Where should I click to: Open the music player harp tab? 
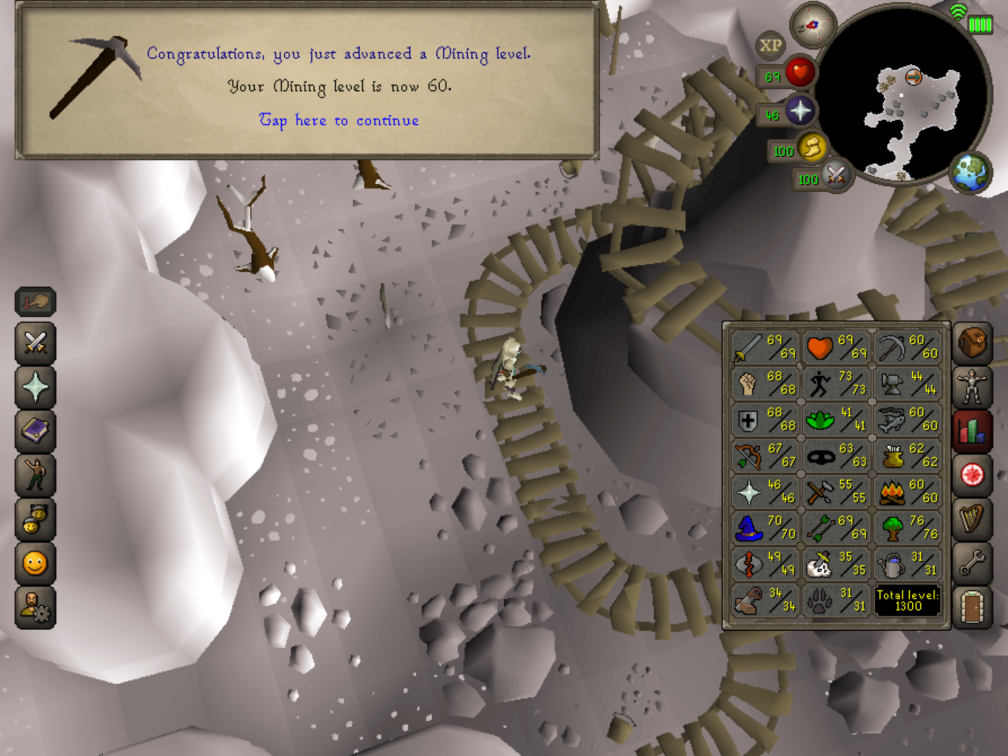[972, 517]
